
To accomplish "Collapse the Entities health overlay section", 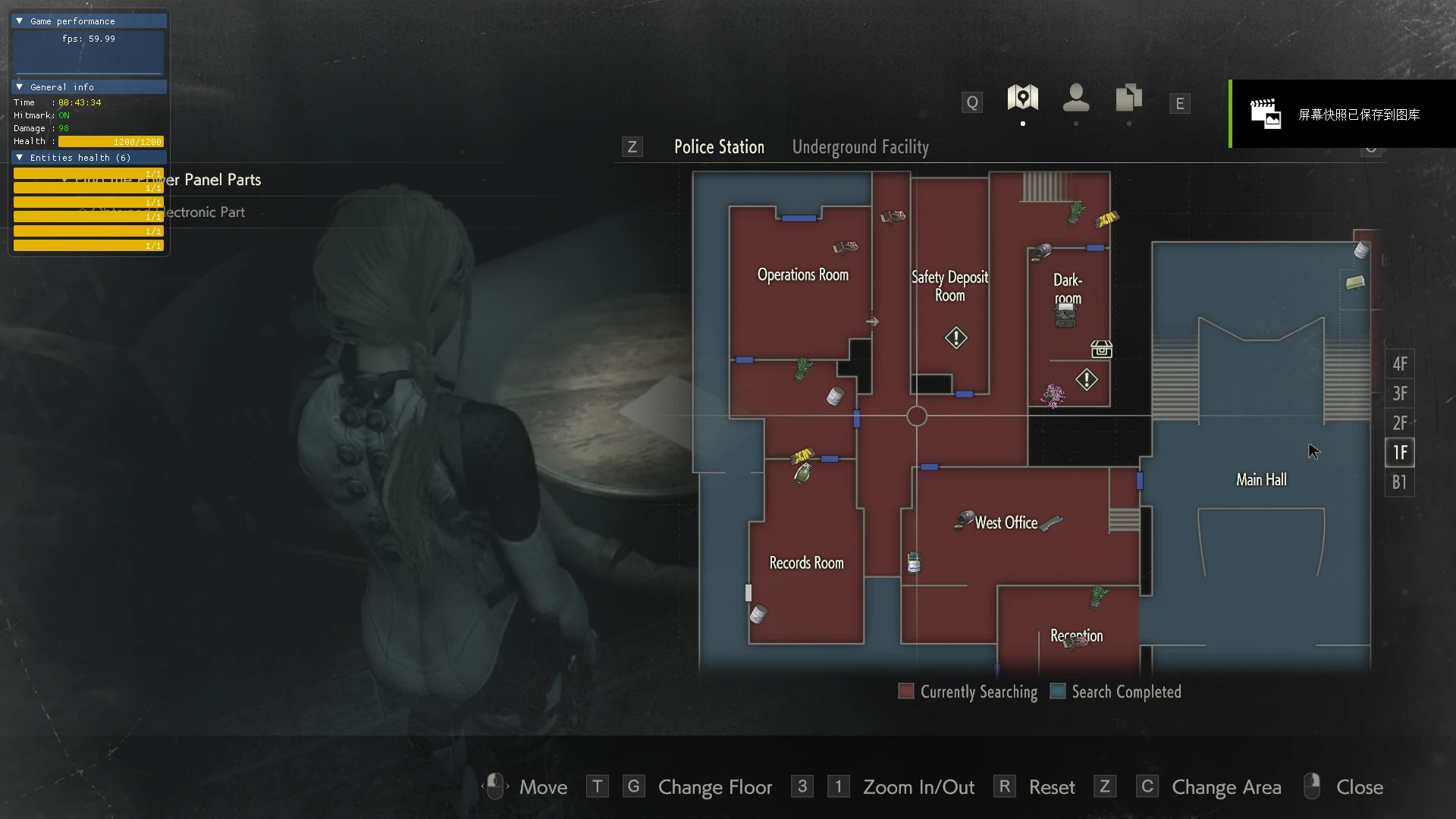I will pyautogui.click(x=20, y=158).
